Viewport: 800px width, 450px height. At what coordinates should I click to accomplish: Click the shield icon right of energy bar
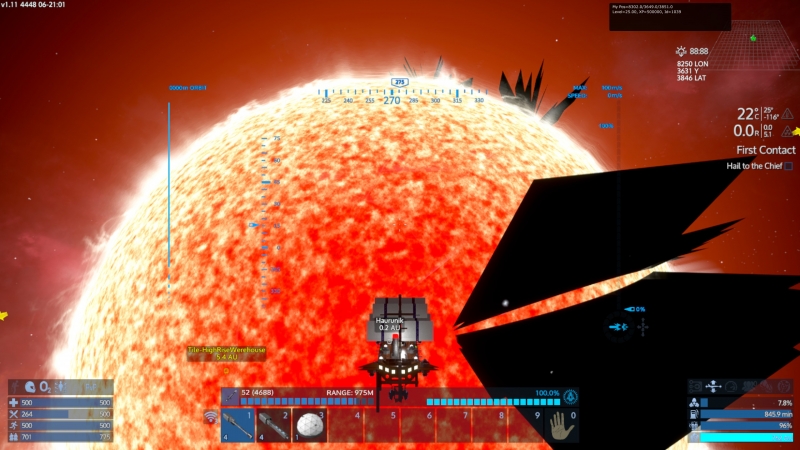coord(570,395)
